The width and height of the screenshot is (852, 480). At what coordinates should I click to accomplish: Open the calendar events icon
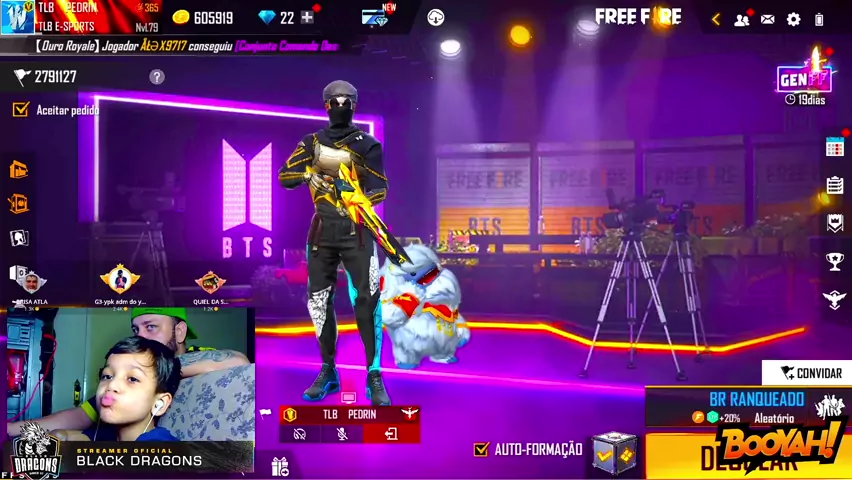835,147
